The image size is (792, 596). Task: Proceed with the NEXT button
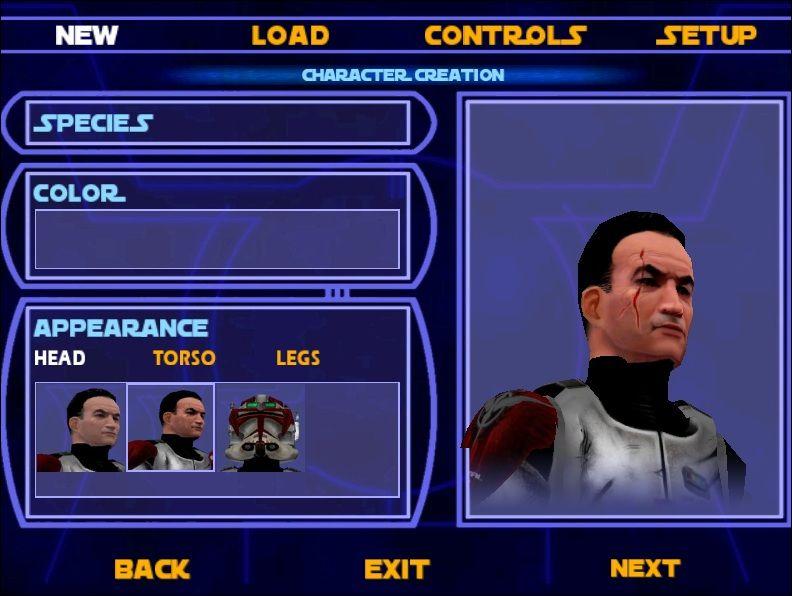click(645, 568)
